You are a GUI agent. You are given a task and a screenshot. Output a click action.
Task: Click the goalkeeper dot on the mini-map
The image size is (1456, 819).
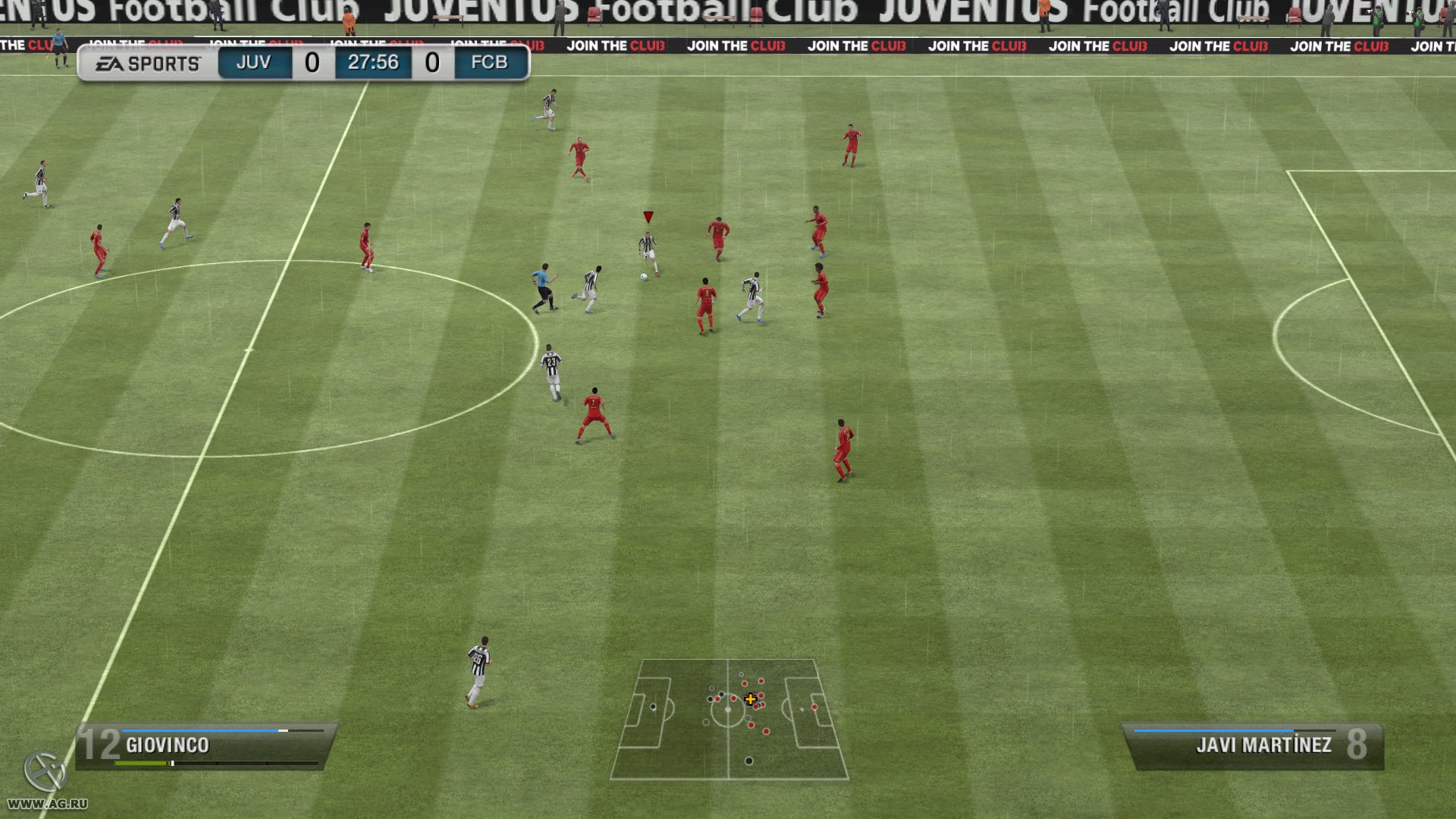pyautogui.click(x=653, y=707)
